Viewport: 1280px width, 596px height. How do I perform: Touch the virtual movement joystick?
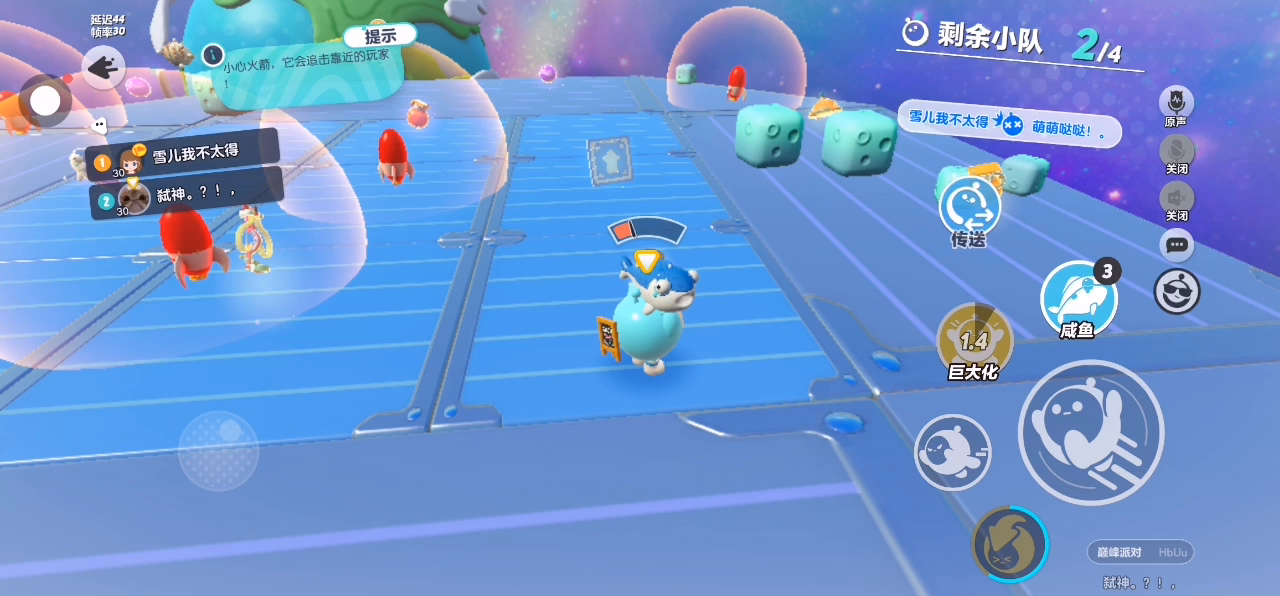[x=218, y=450]
